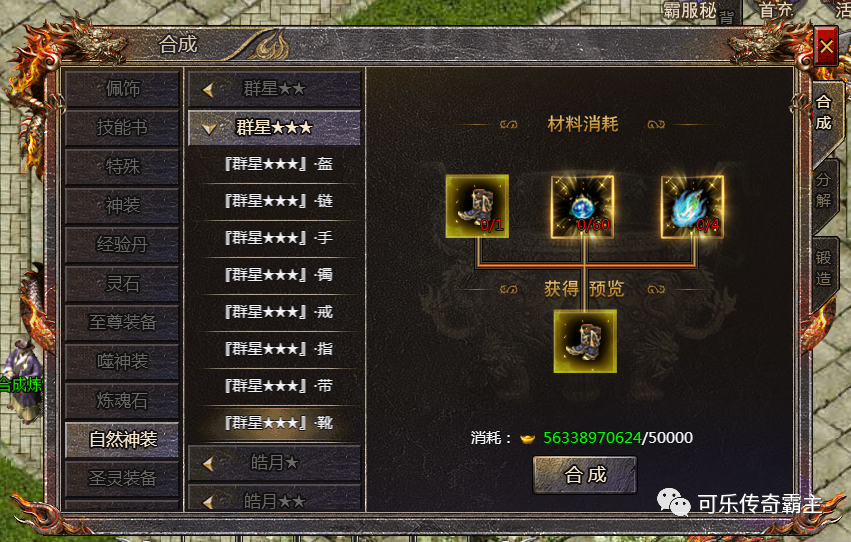Click the 合成 craft button

point(585,475)
